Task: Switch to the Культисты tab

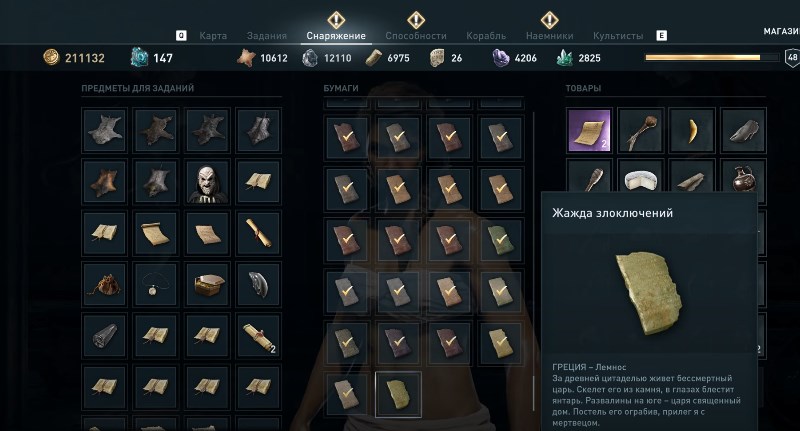Action: point(617,36)
